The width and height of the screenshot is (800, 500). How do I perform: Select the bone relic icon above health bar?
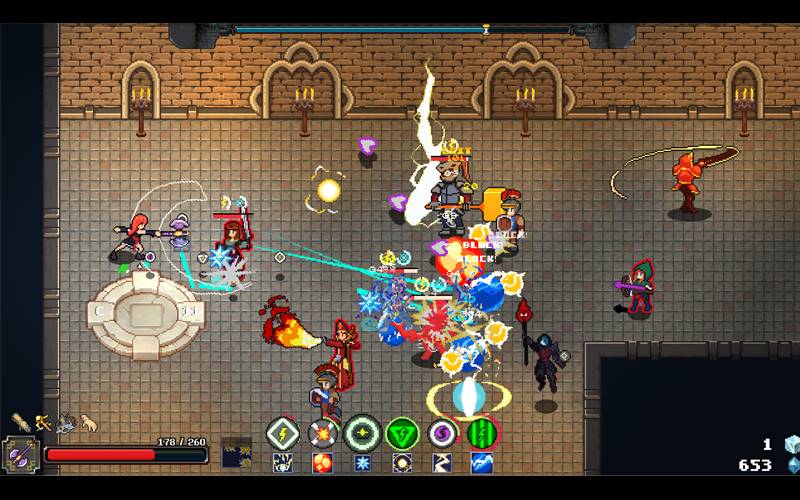tap(20, 422)
